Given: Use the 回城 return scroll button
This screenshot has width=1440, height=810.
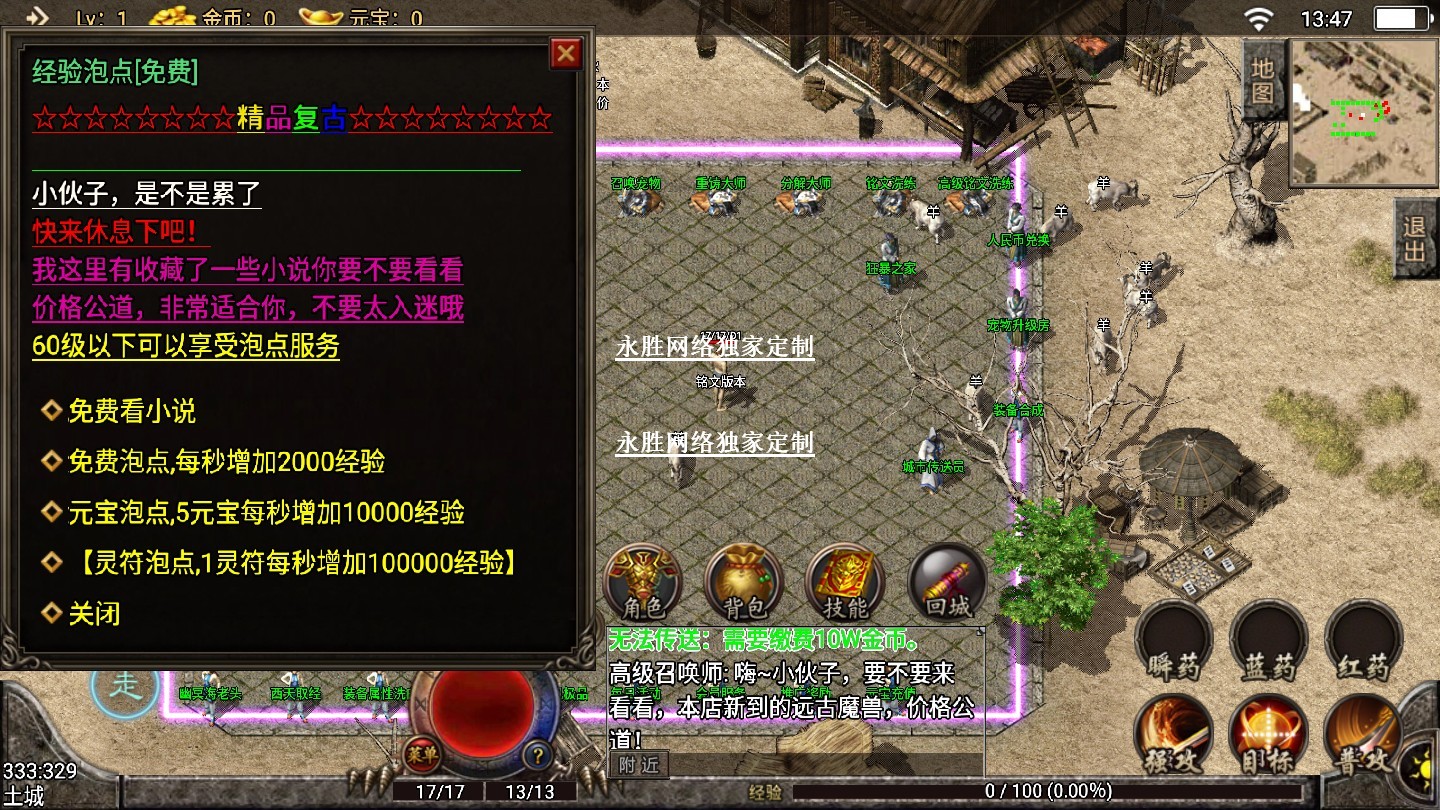Looking at the screenshot, I should pos(946,582).
